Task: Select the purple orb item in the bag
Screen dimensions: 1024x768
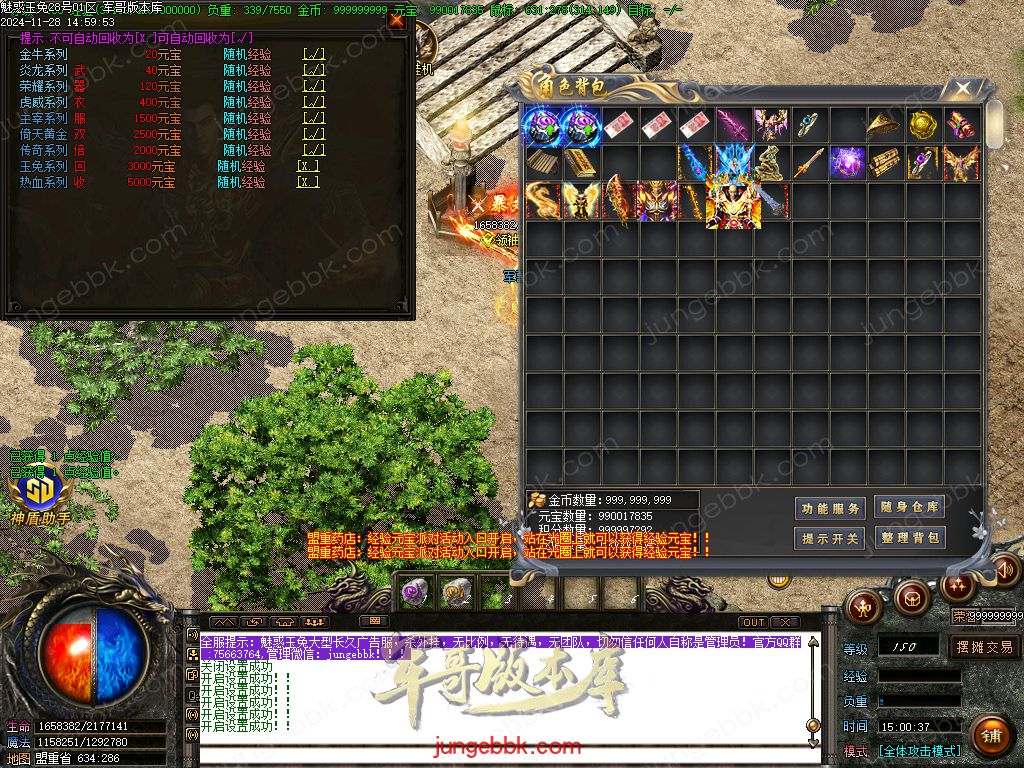Action: (x=848, y=163)
